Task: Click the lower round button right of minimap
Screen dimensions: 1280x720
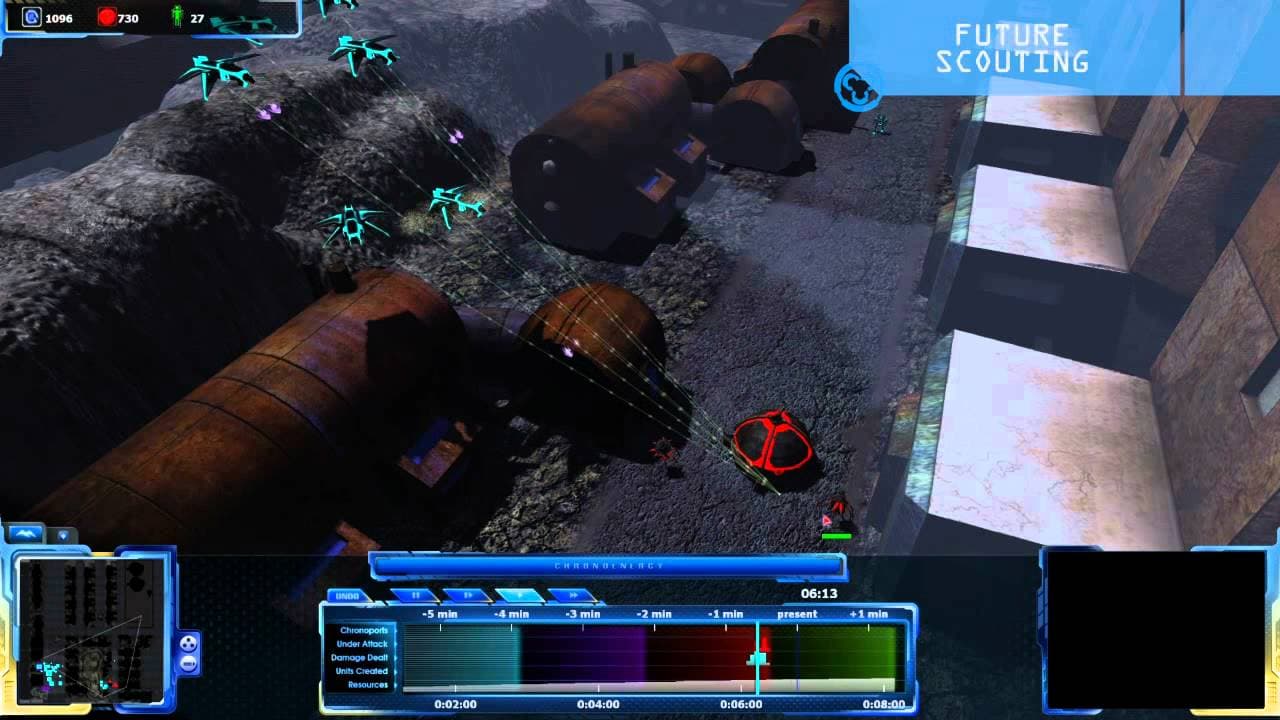Action: click(188, 663)
